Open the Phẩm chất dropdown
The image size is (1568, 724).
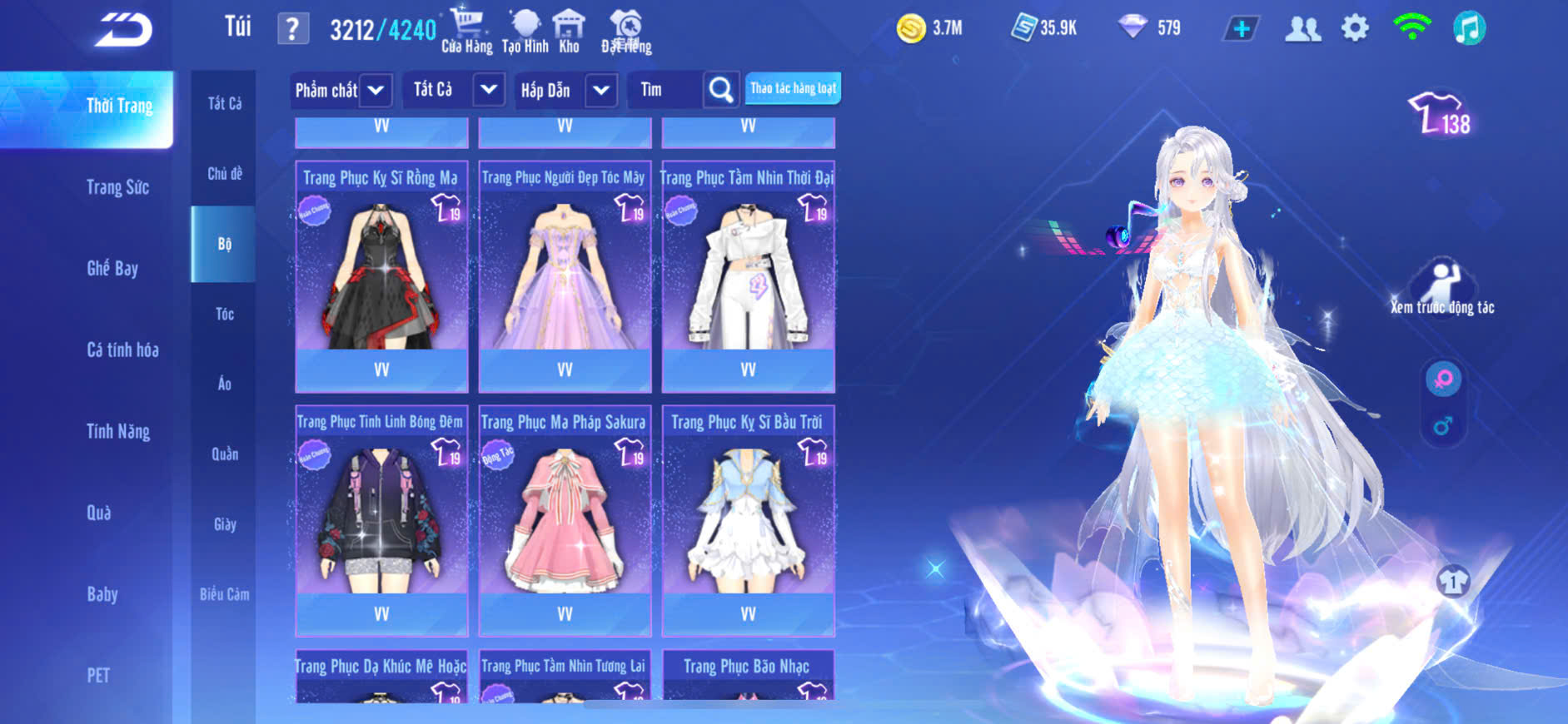tap(341, 90)
